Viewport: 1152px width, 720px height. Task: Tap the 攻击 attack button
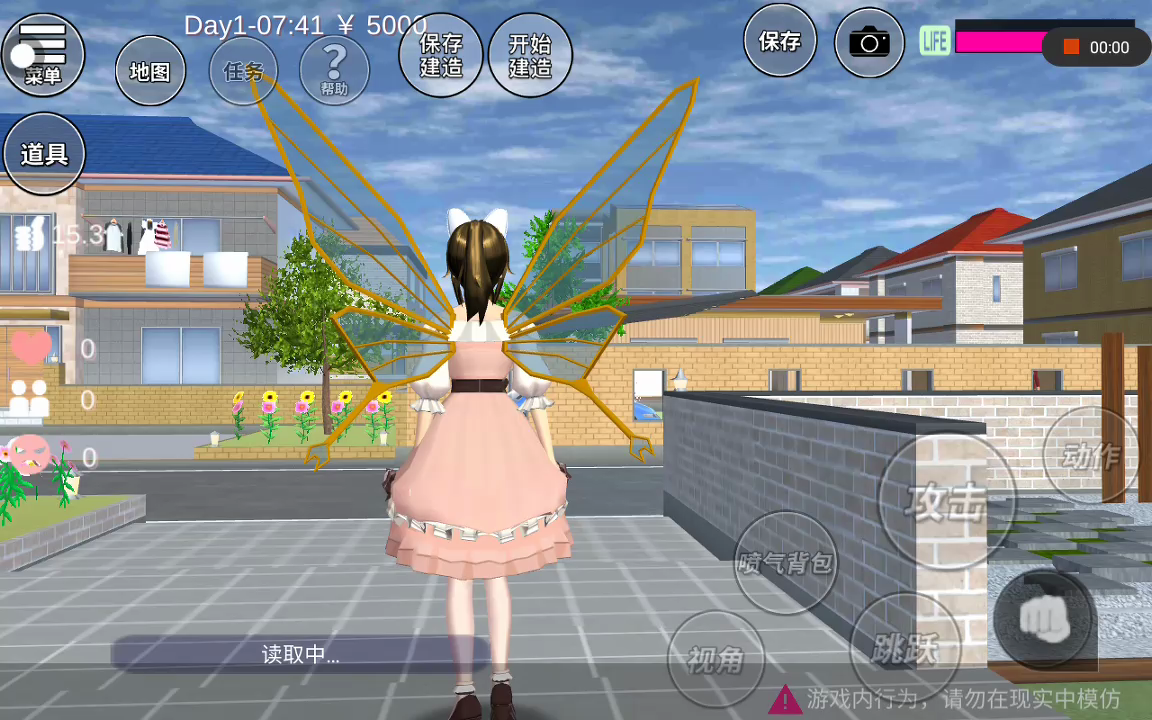coord(946,501)
